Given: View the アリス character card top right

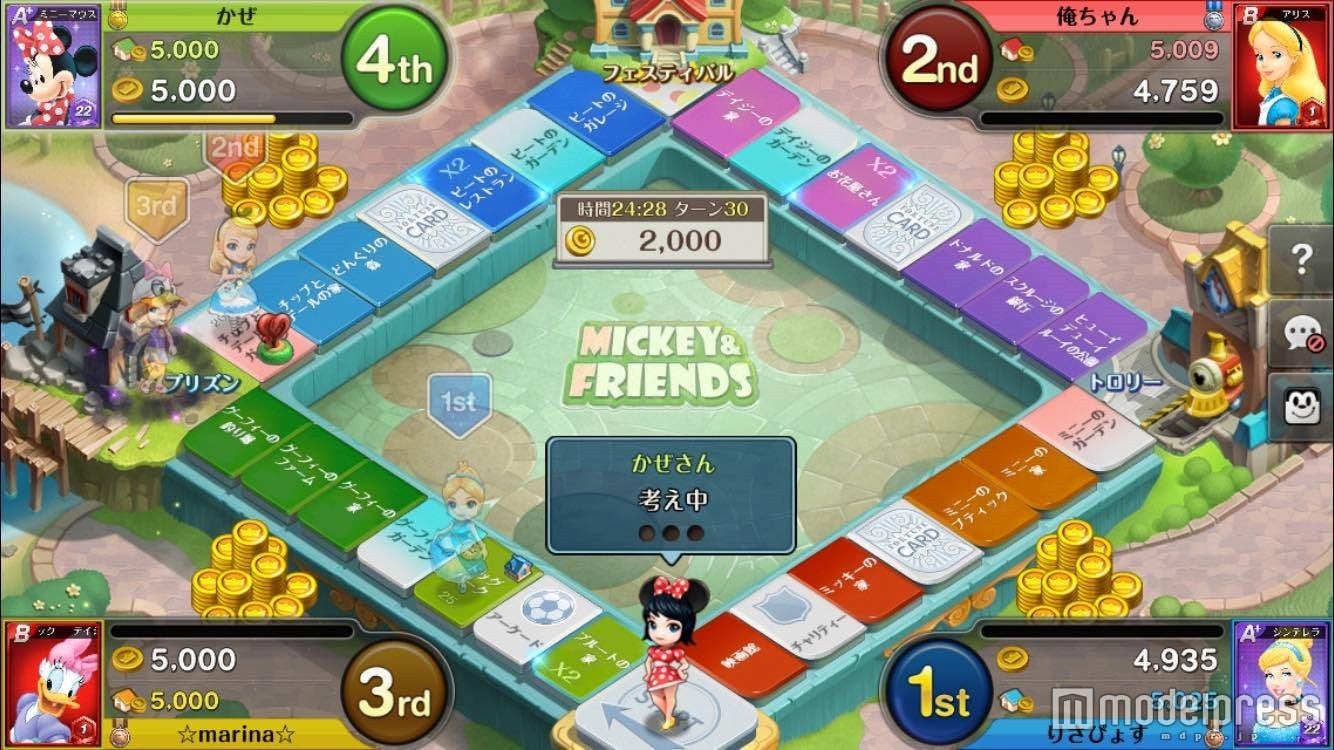Looking at the screenshot, I should [1289, 65].
